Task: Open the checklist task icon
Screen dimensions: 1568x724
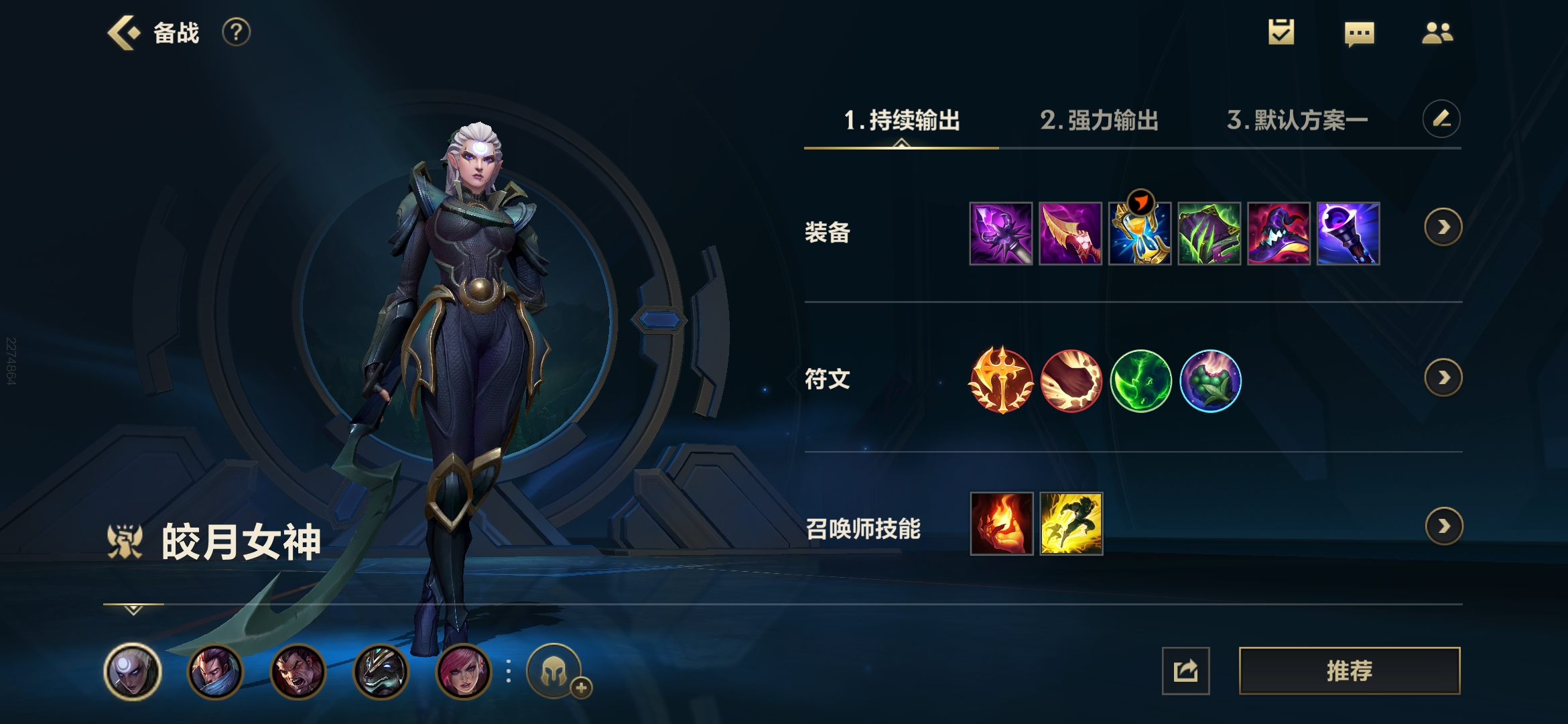Action: coord(1281,32)
